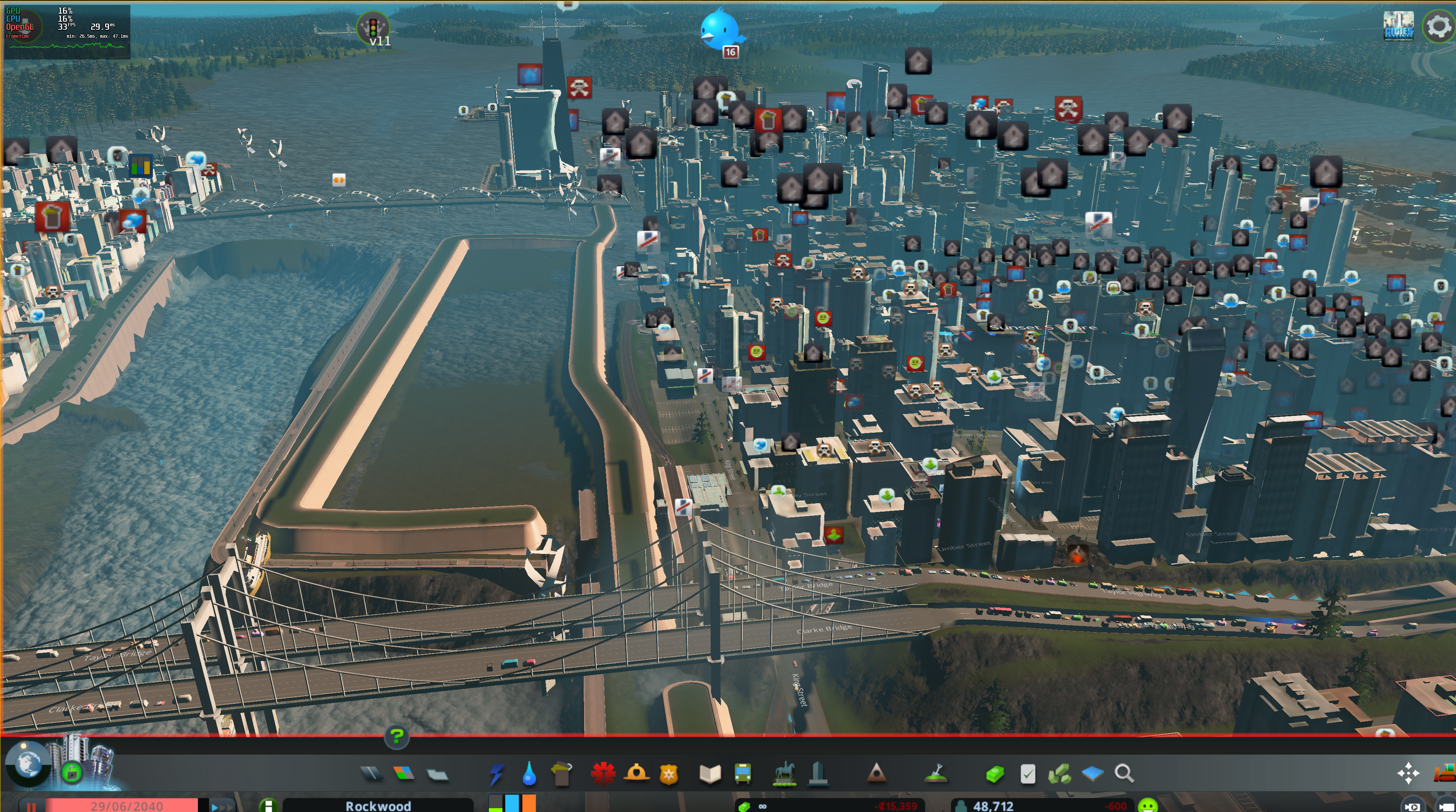
Task: Open the settings gear menu
Action: point(1438,26)
